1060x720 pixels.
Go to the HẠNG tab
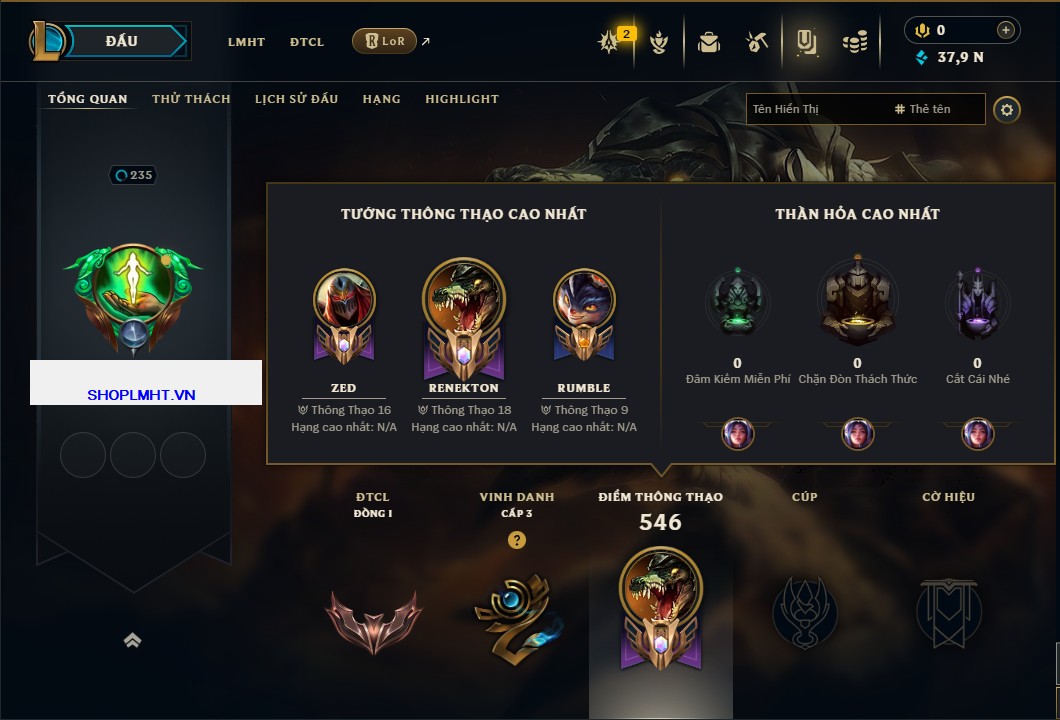tap(381, 99)
